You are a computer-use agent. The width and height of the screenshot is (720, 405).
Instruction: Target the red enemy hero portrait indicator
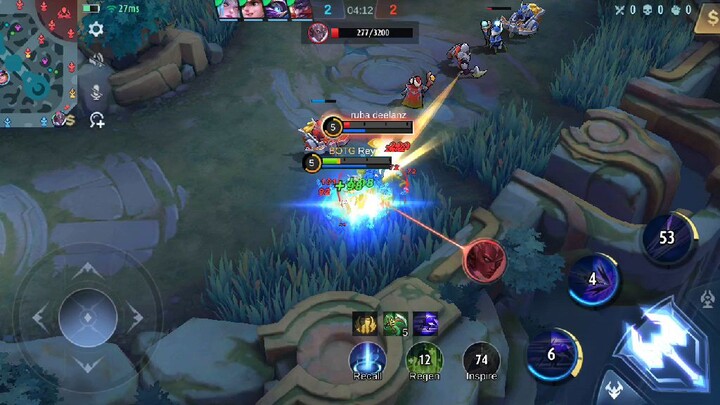(484, 259)
